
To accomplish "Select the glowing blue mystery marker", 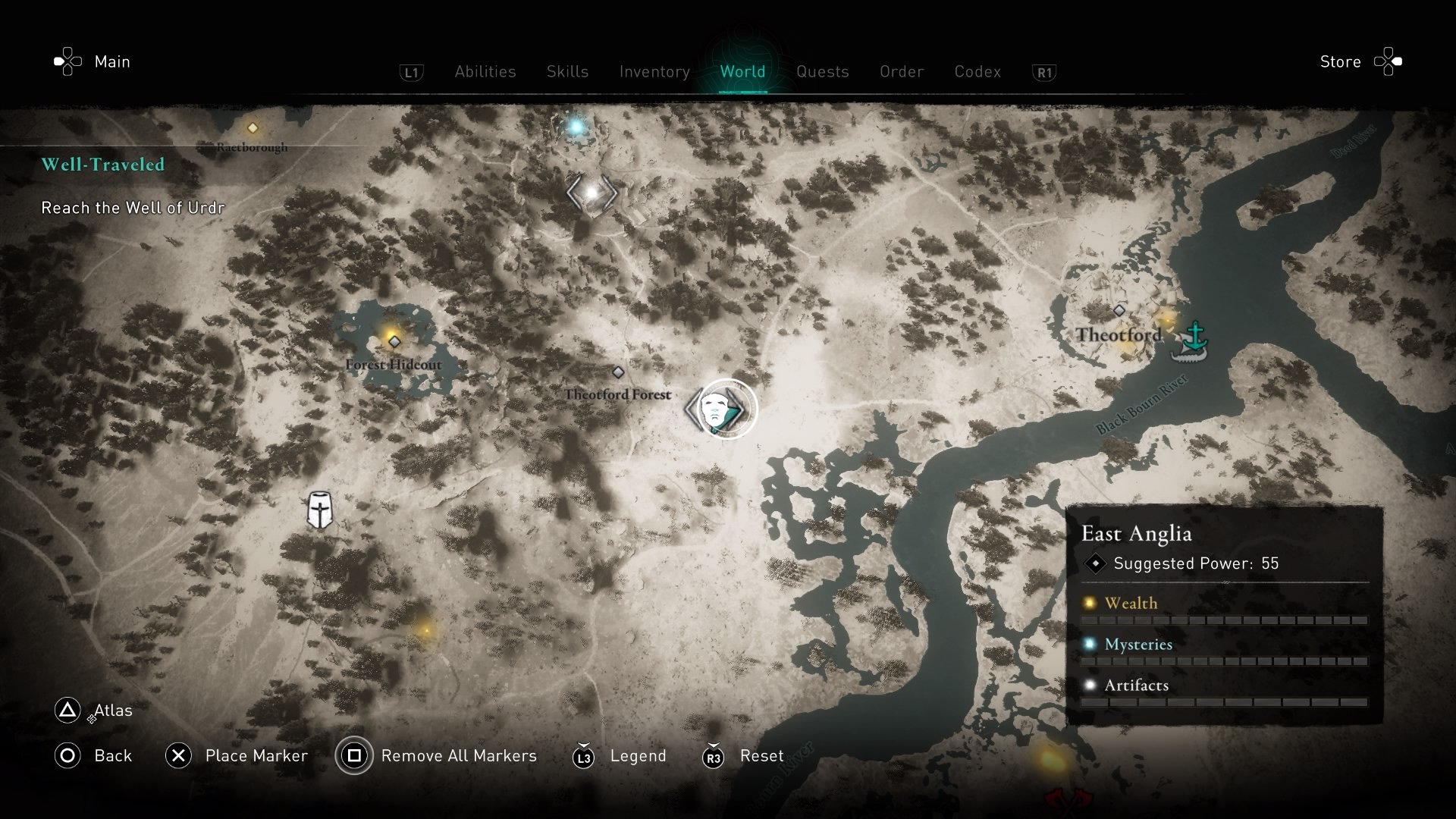I will tap(576, 127).
